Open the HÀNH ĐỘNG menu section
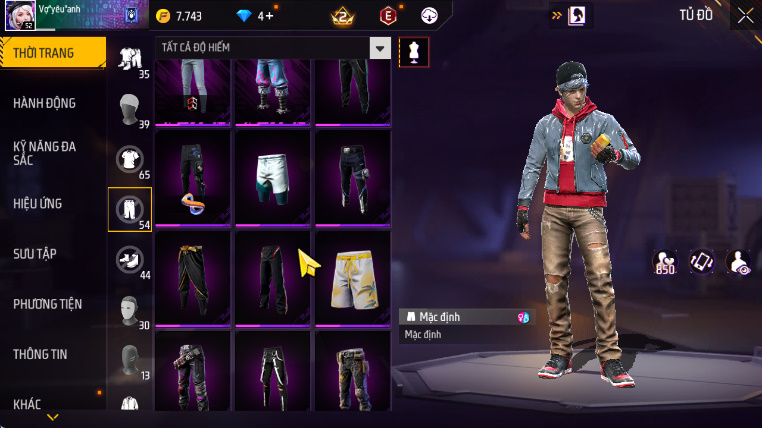 coord(45,103)
